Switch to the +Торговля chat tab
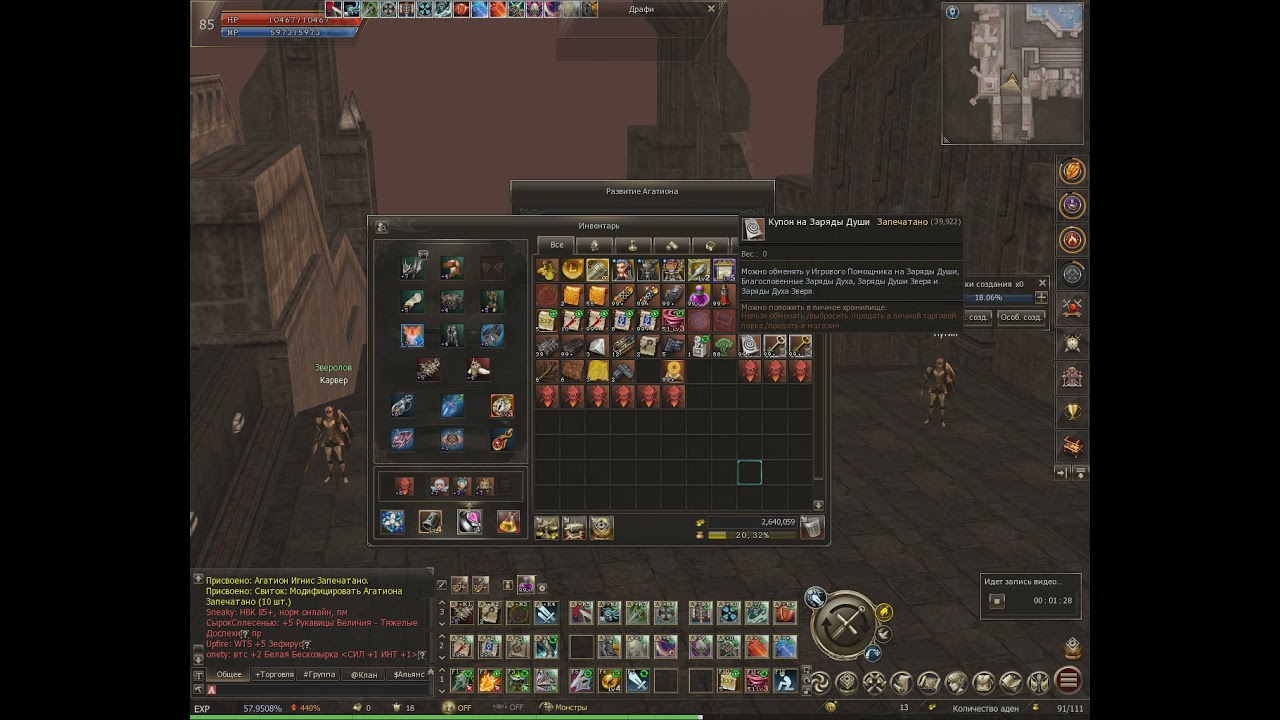This screenshot has width=1280, height=720. [x=274, y=675]
